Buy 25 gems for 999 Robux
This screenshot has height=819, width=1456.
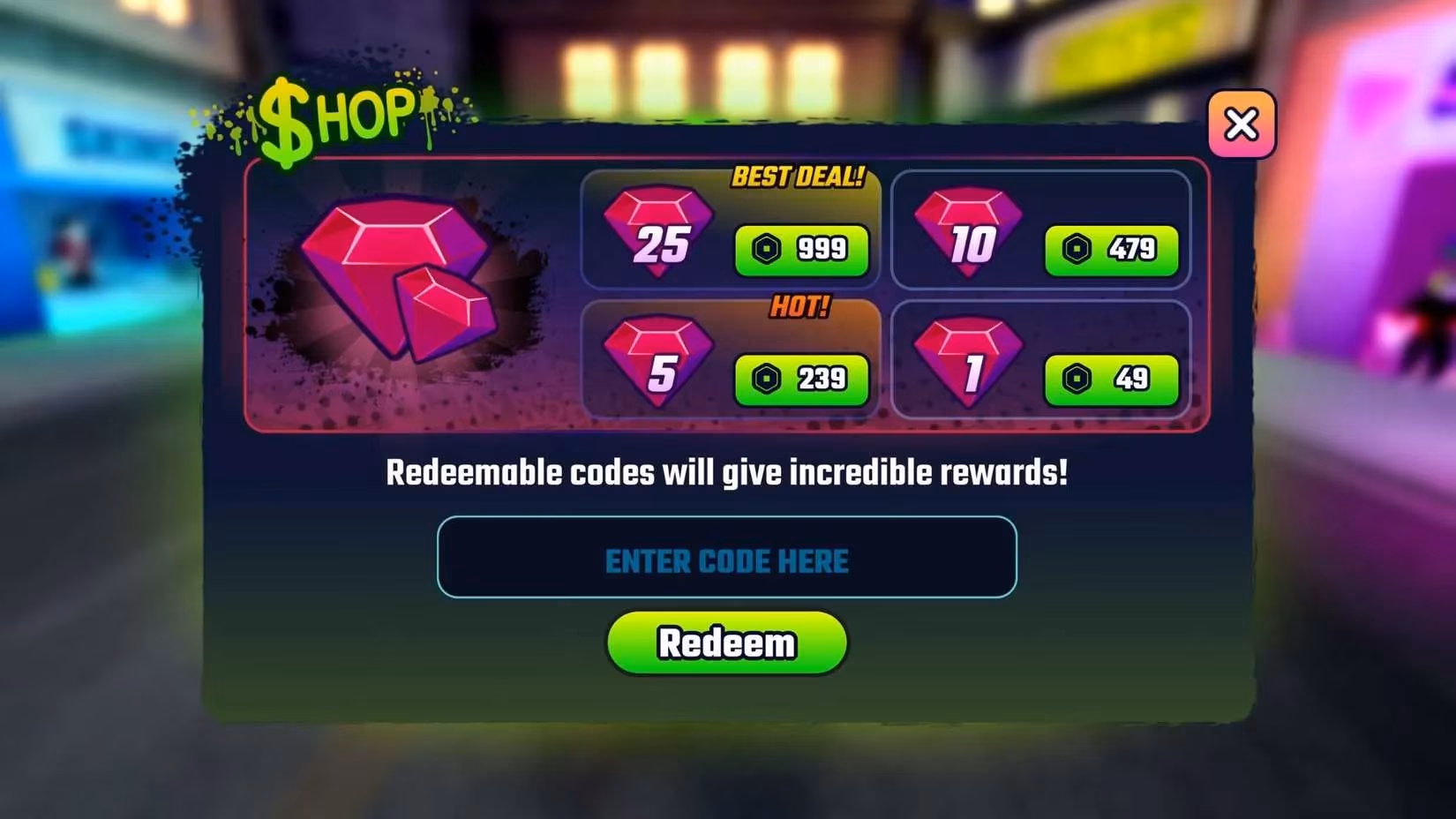point(801,251)
